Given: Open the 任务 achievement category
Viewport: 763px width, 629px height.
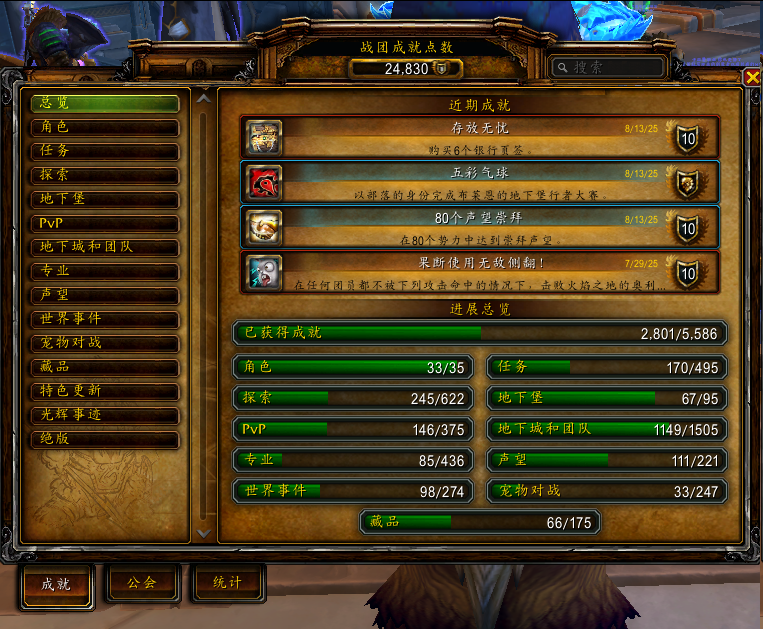Looking at the screenshot, I should pos(104,151).
